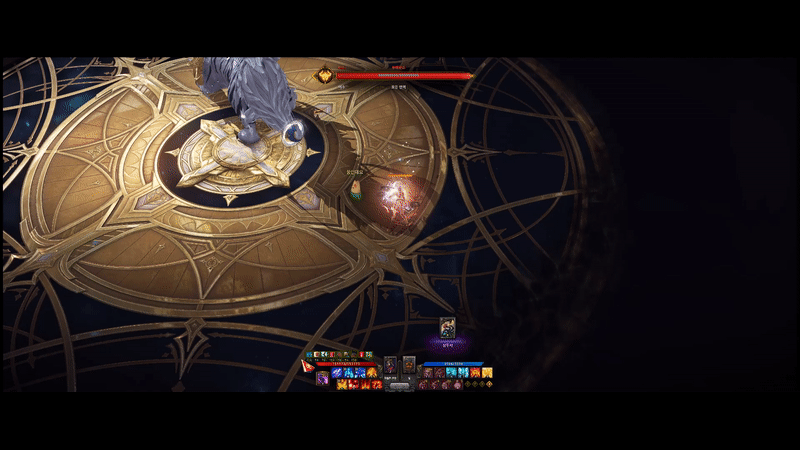Click the gray button below the card slots
The width and height of the screenshot is (800, 450).
[x=399, y=384]
